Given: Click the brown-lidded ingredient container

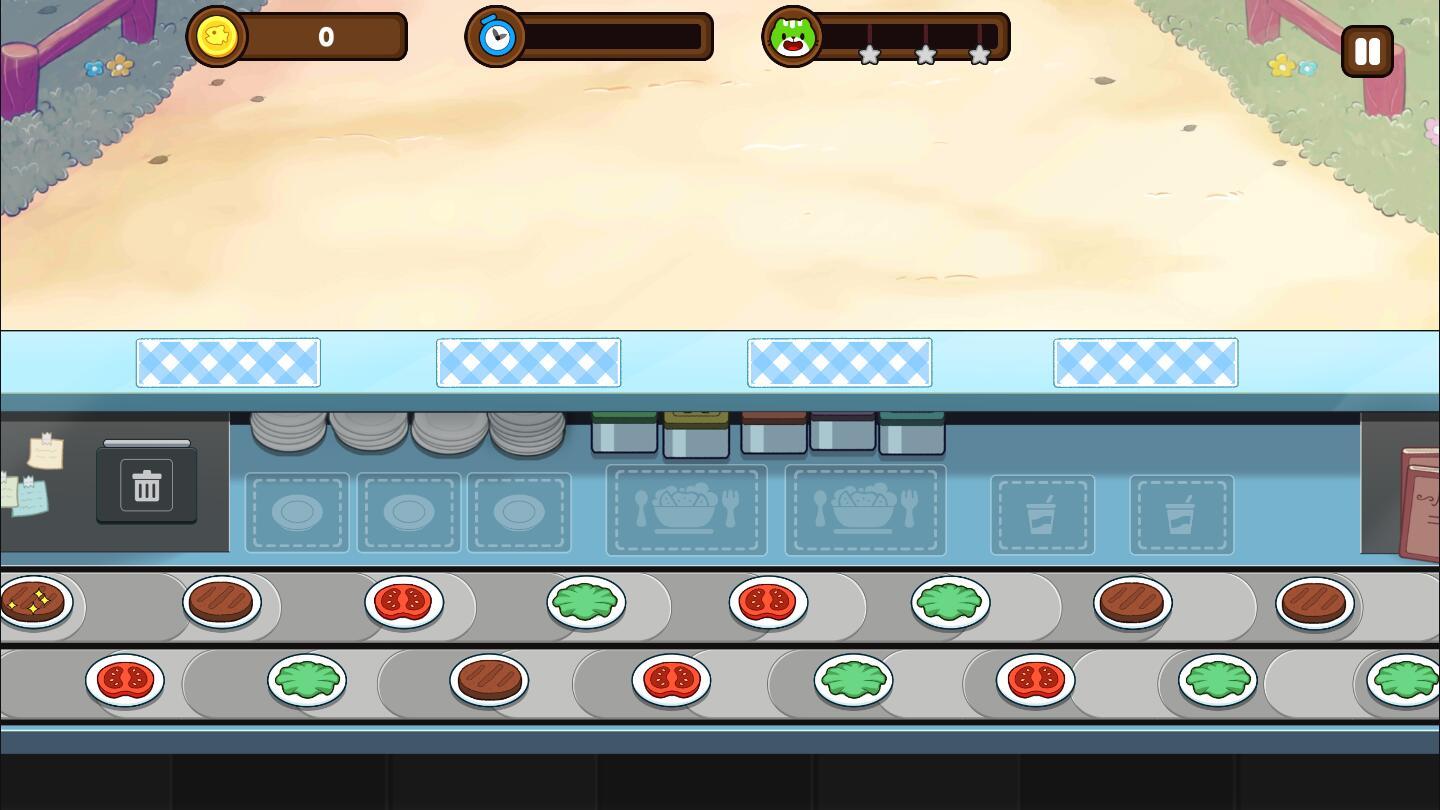Looking at the screenshot, I should [x=771, y=428].
